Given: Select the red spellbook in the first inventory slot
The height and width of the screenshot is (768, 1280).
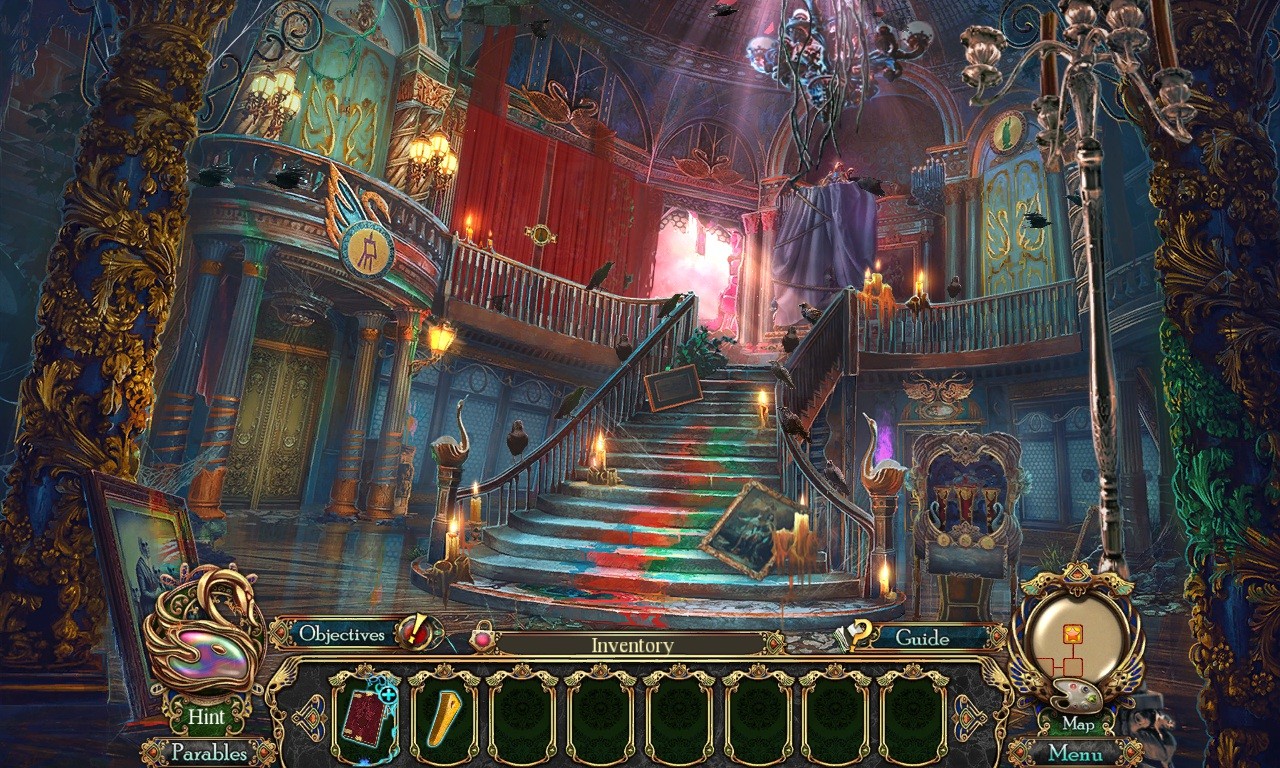Looking at the screenshot, I should (364, 716).
